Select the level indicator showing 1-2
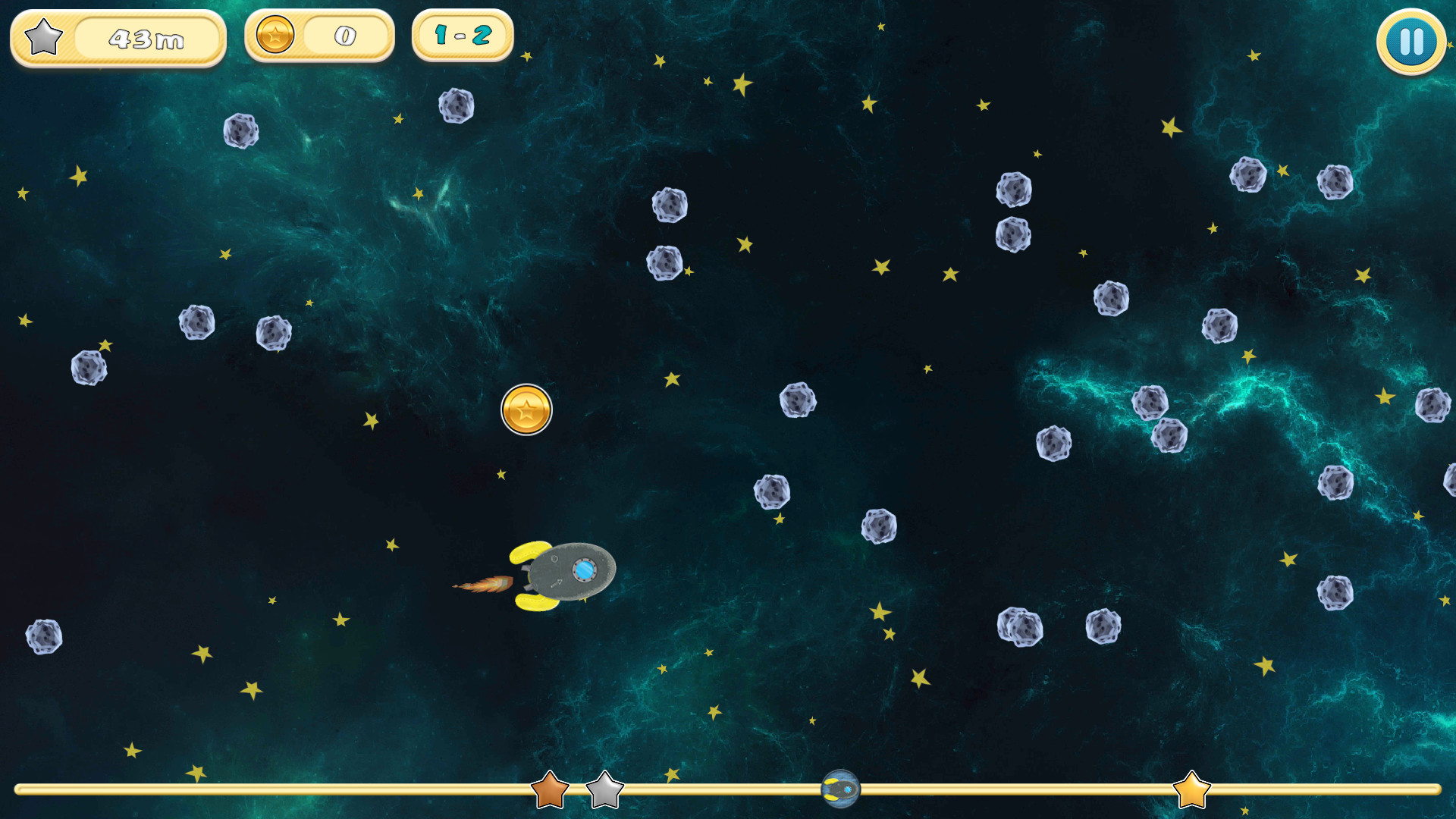Viewport: 1456px width, 819px height. point(461,34)
